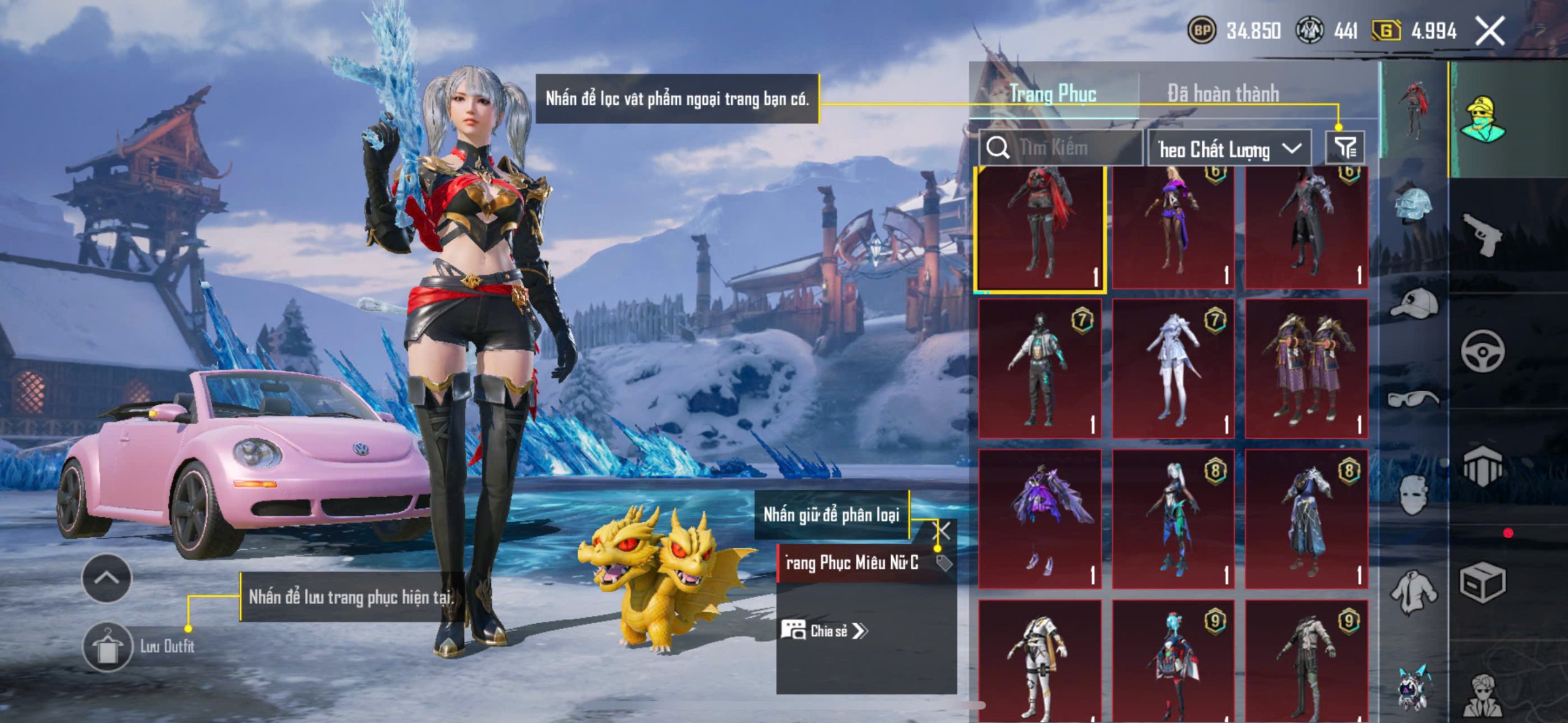Open the Theo Chất Lượng sort dropdown
The height and width of the screenshot is (723, 1568).
pyautogui.click(x=1229, y=149)
